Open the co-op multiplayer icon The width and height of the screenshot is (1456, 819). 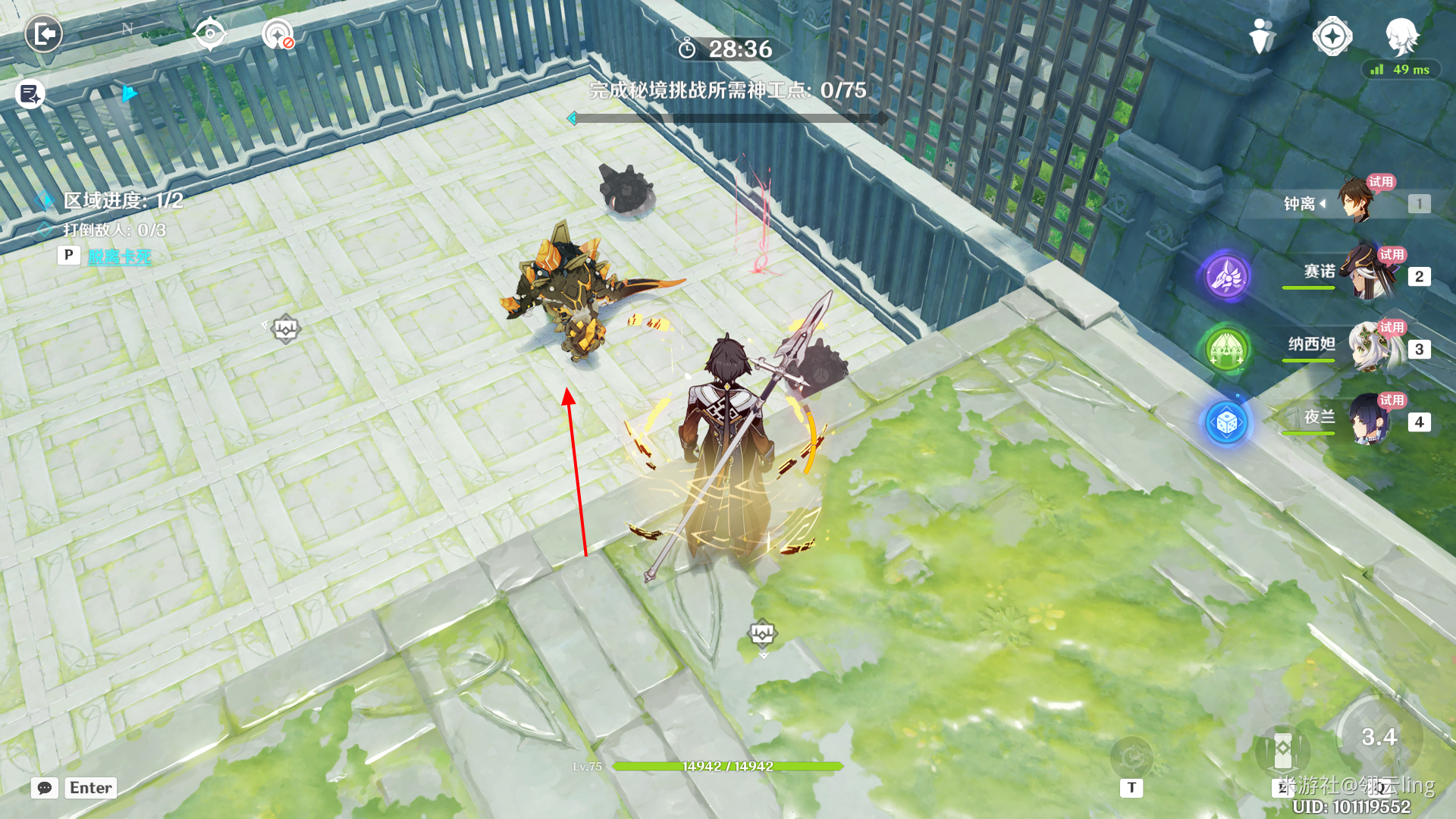tap(1262, 36)
